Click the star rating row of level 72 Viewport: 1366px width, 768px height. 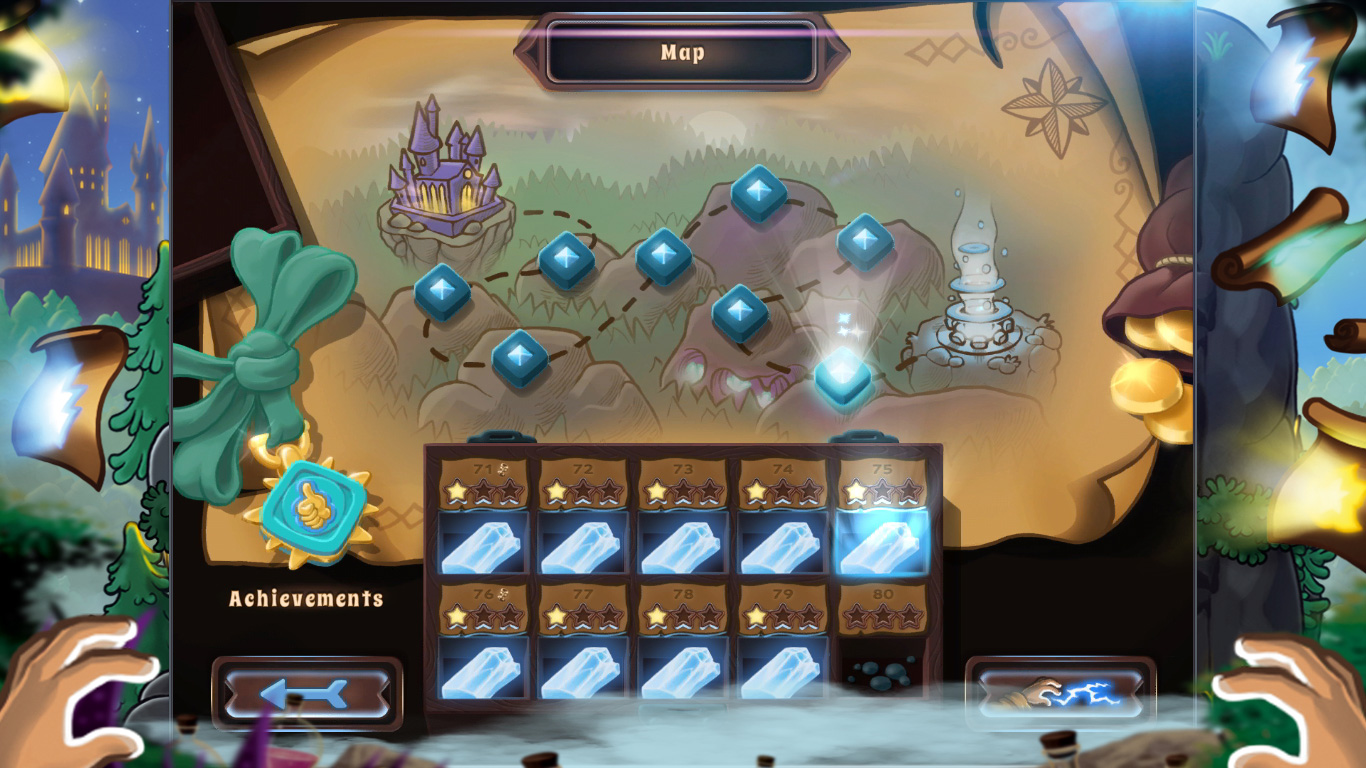pos(583,490)
